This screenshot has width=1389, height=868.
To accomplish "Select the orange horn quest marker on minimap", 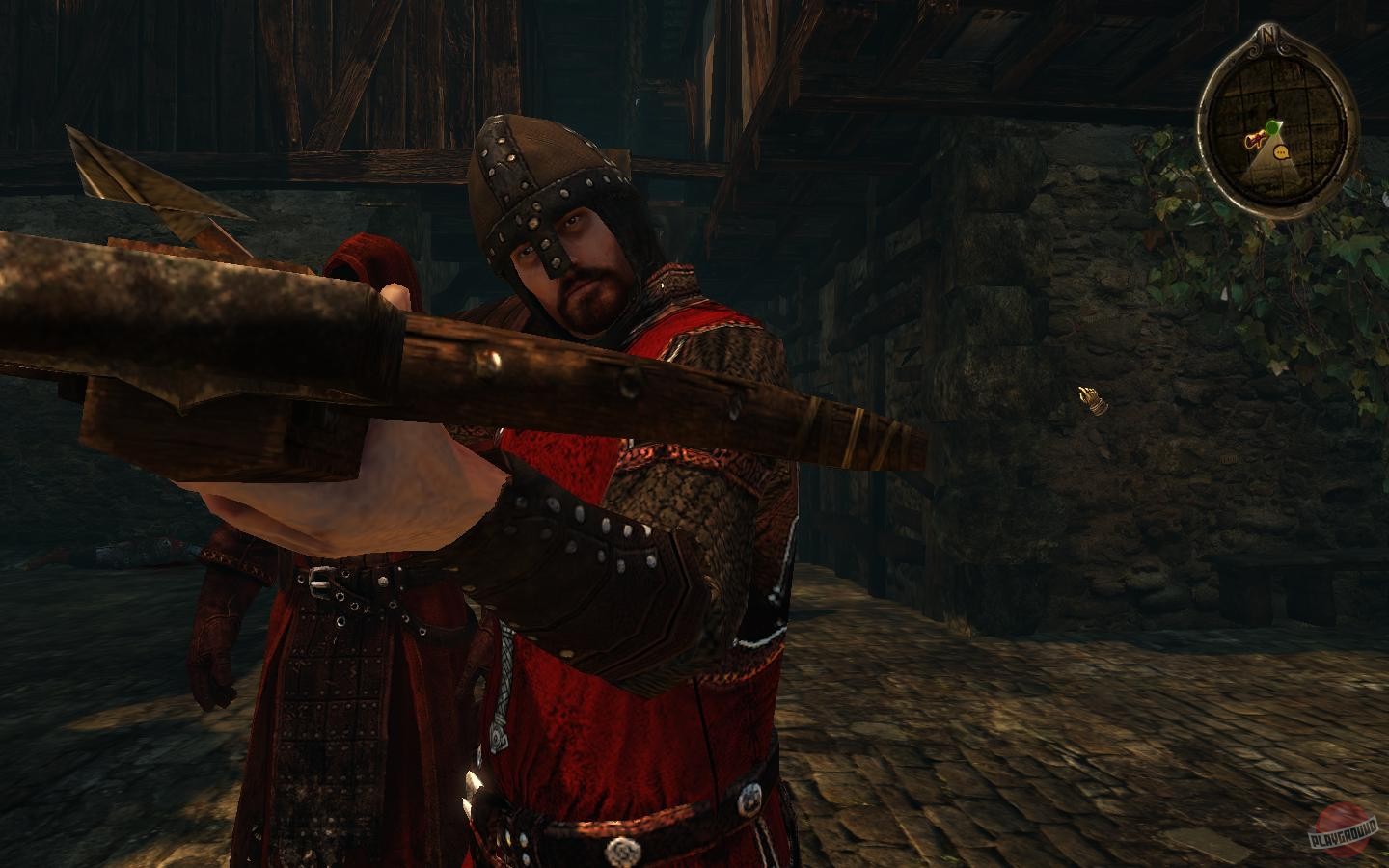I will (x=1255, y=137).
